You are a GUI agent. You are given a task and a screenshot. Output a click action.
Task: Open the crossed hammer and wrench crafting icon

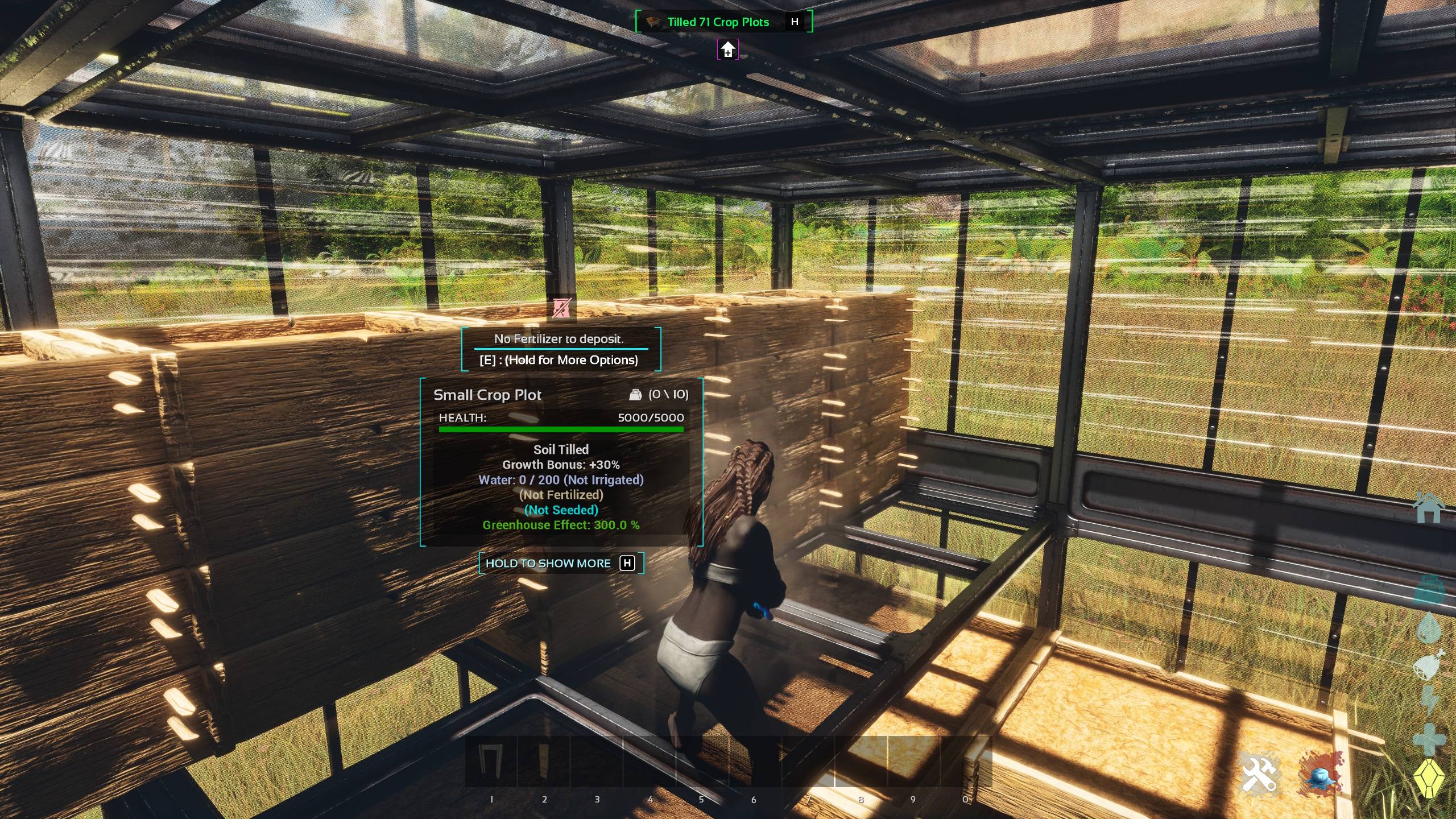[1259, 773]
